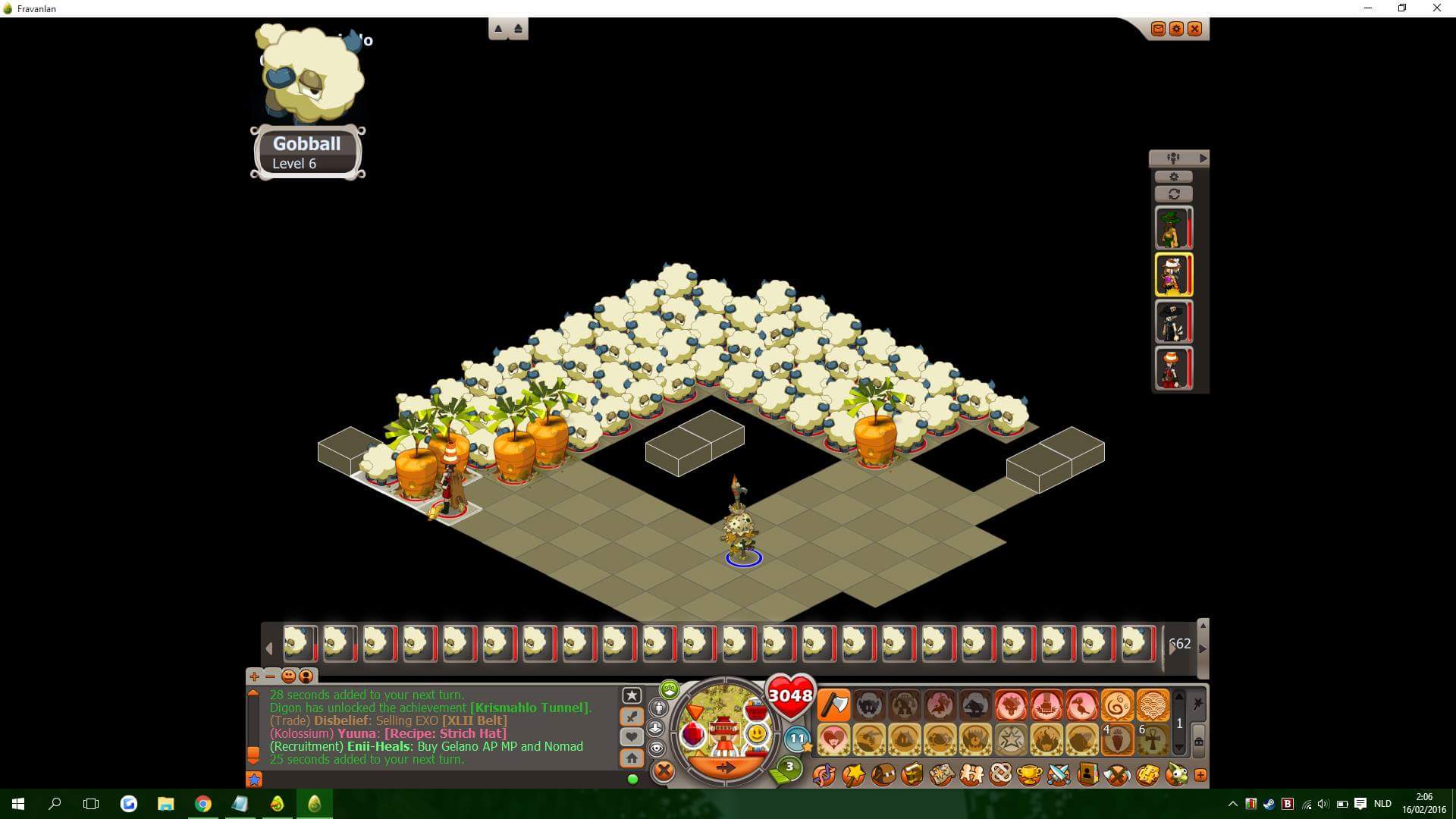Open the fight settings gear in the turn panel

[x=1174, y=176]
